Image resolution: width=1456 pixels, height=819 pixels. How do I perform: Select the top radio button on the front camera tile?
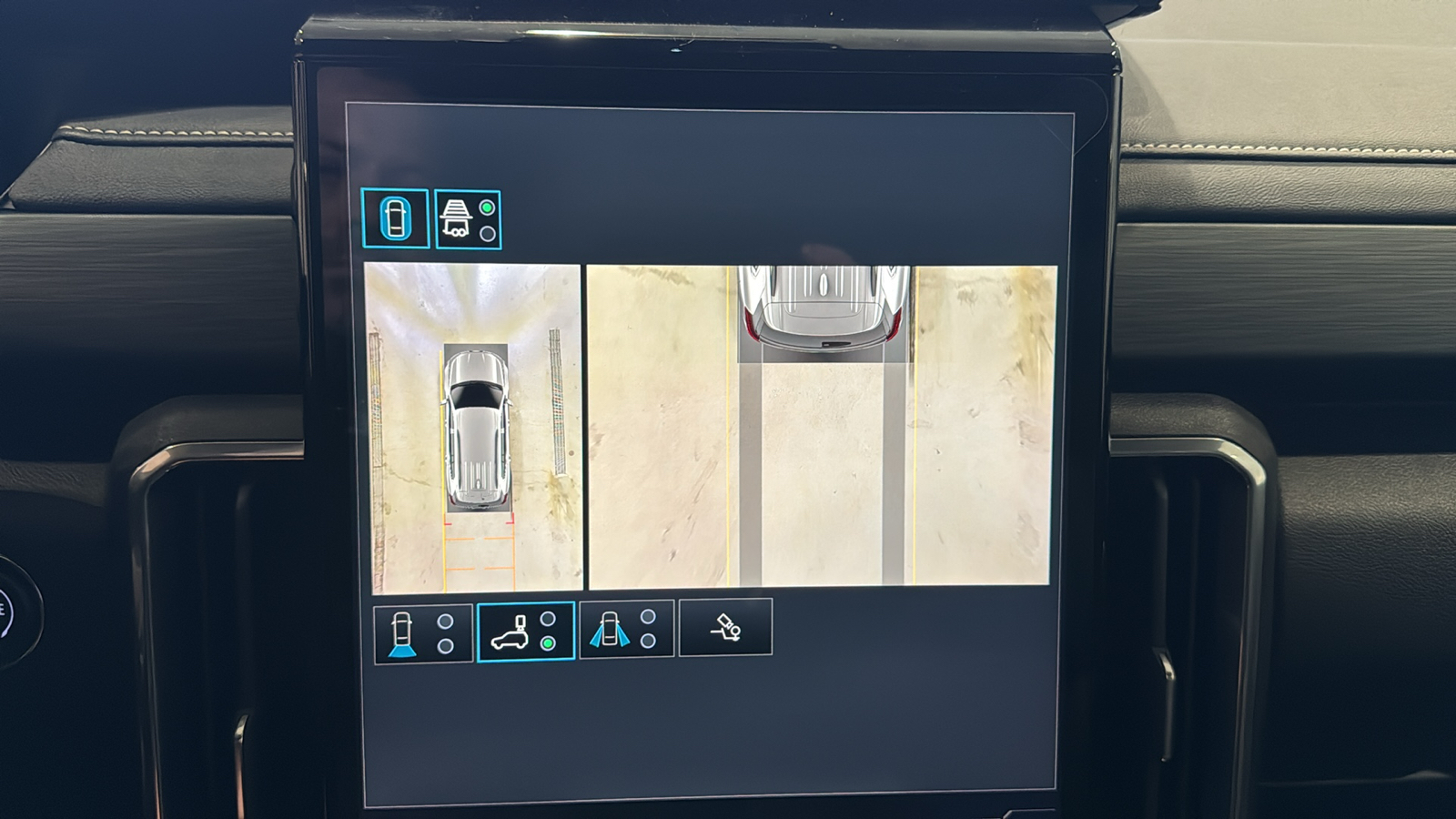click(445, 622)
